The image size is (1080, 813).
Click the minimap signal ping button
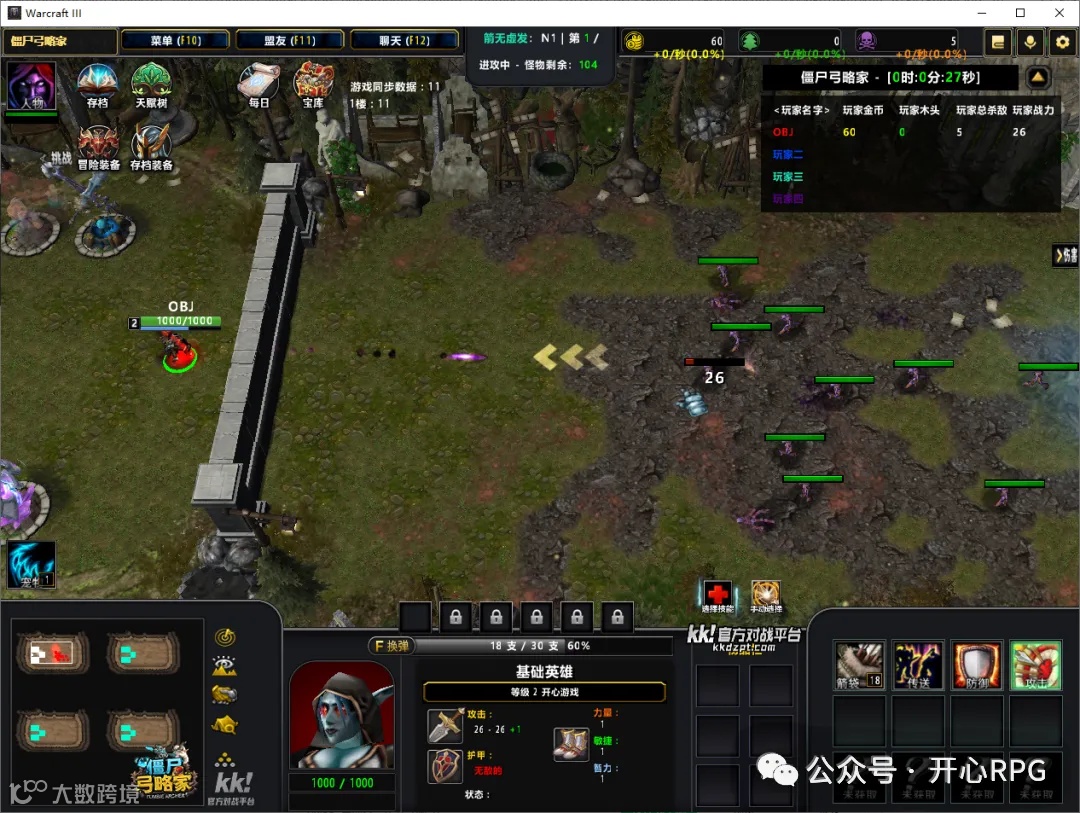225,637
